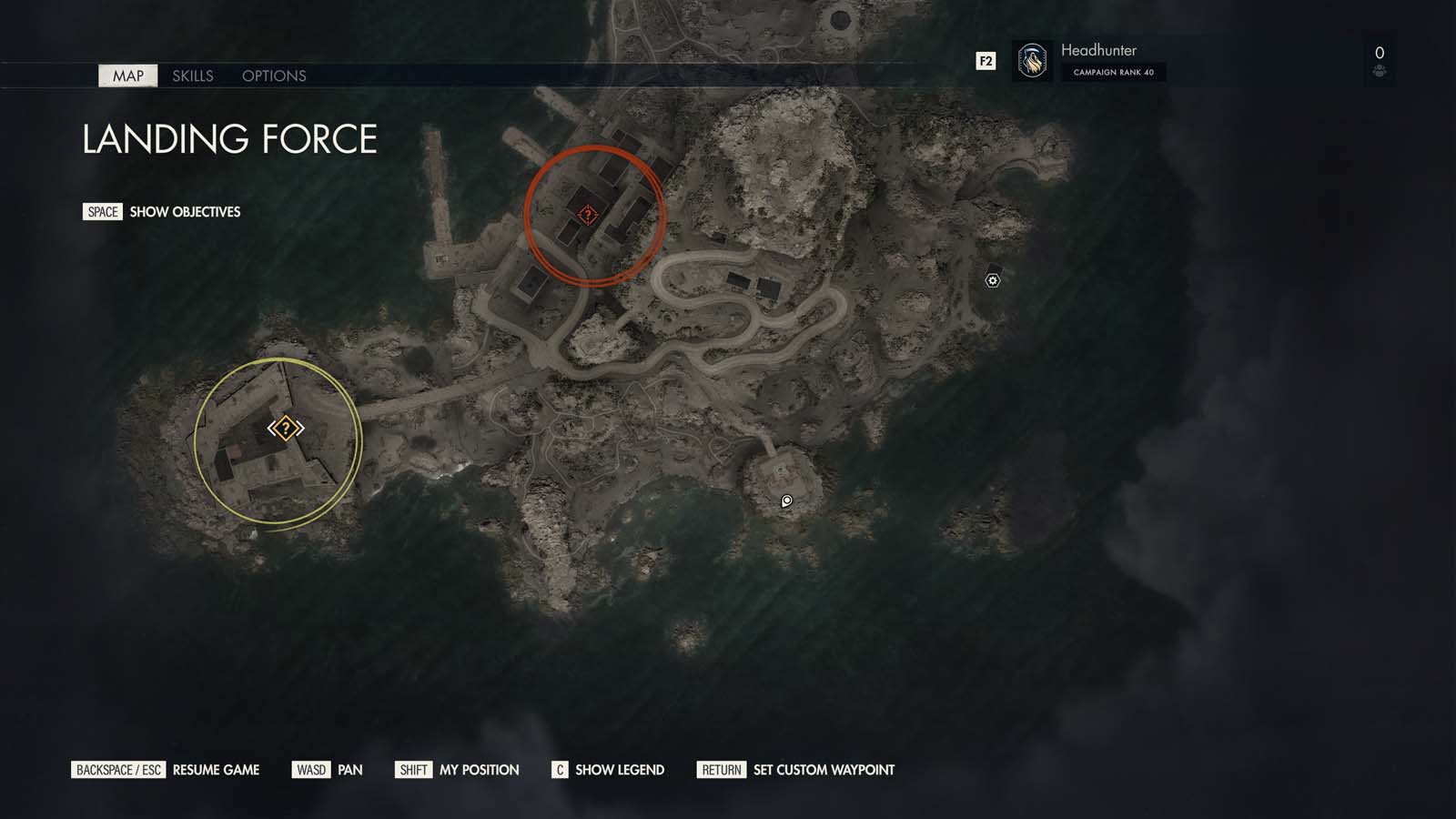Select the MAP tab
The height and width of the screenshot is (819, 1456).
(126, 76)
